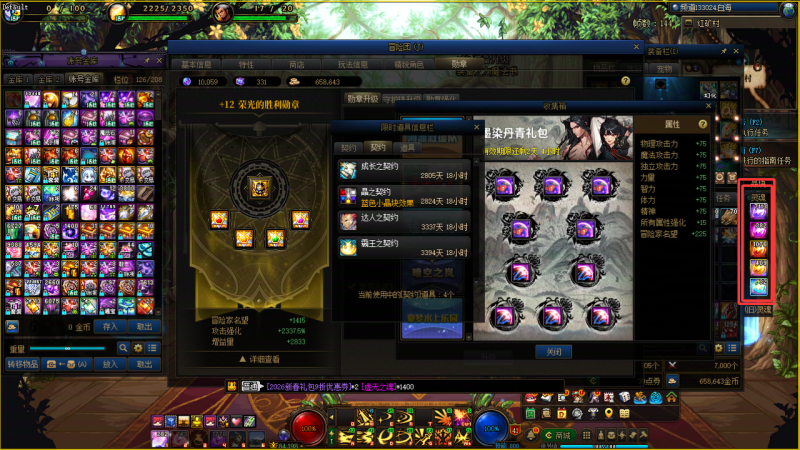Screen dimensions: 800x450
Task: Select the center medal slot in emblem
Action: pos(258,187)
